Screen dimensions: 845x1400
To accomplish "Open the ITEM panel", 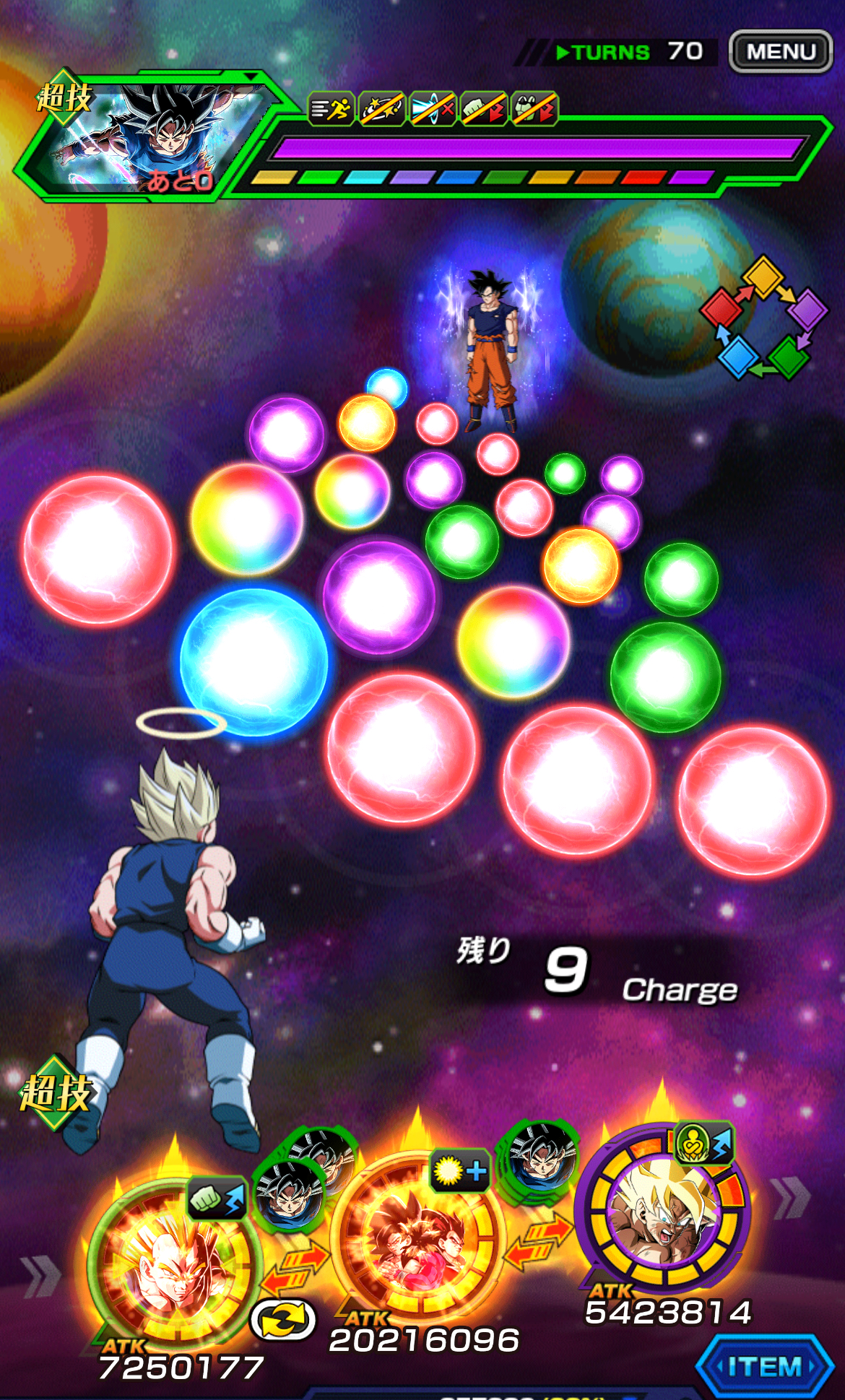I will click(765, 1366).
